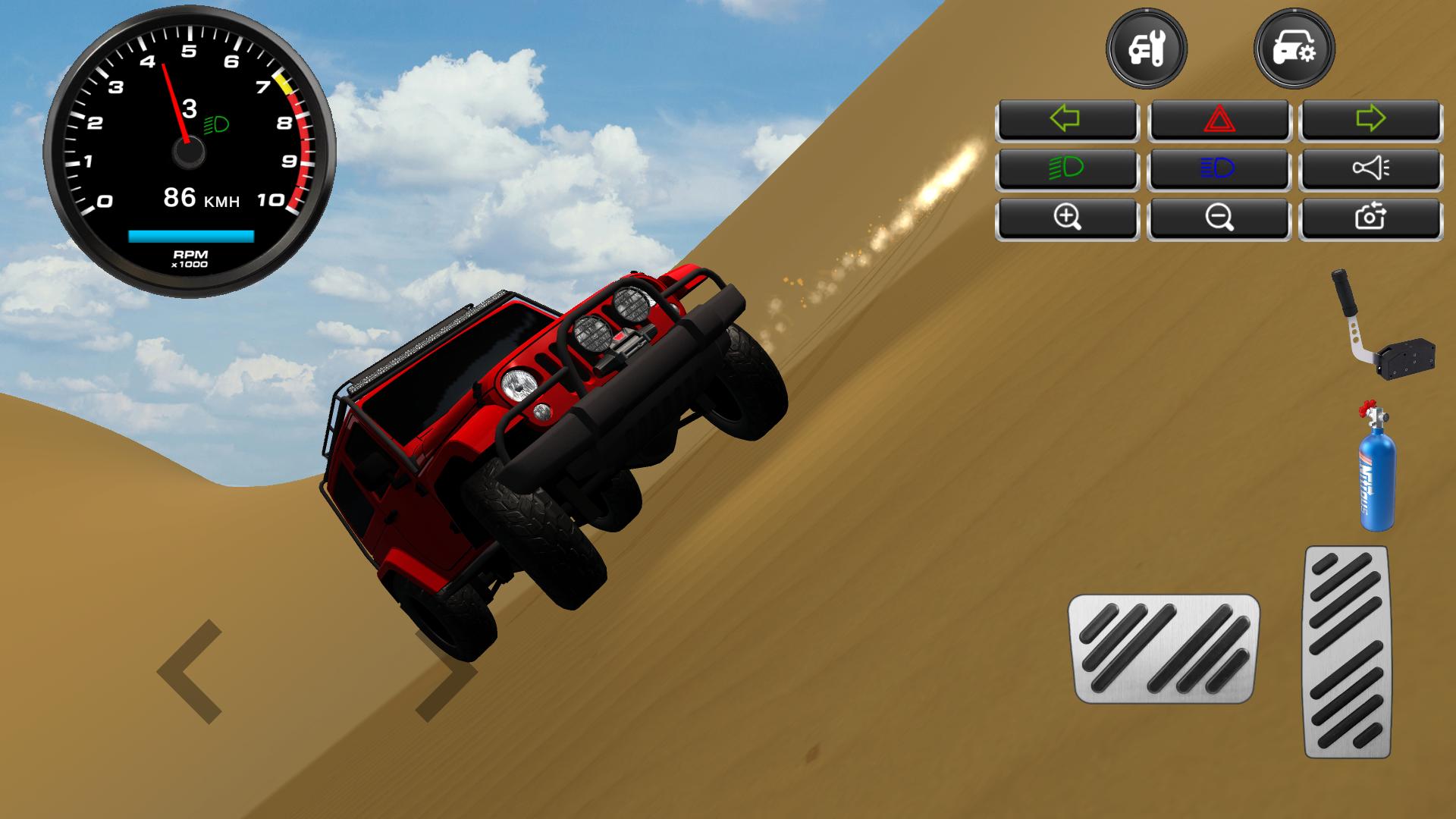The image size is (1456, 819).
Task: Zoom out with the magnifier minus
Action: 1219,218
